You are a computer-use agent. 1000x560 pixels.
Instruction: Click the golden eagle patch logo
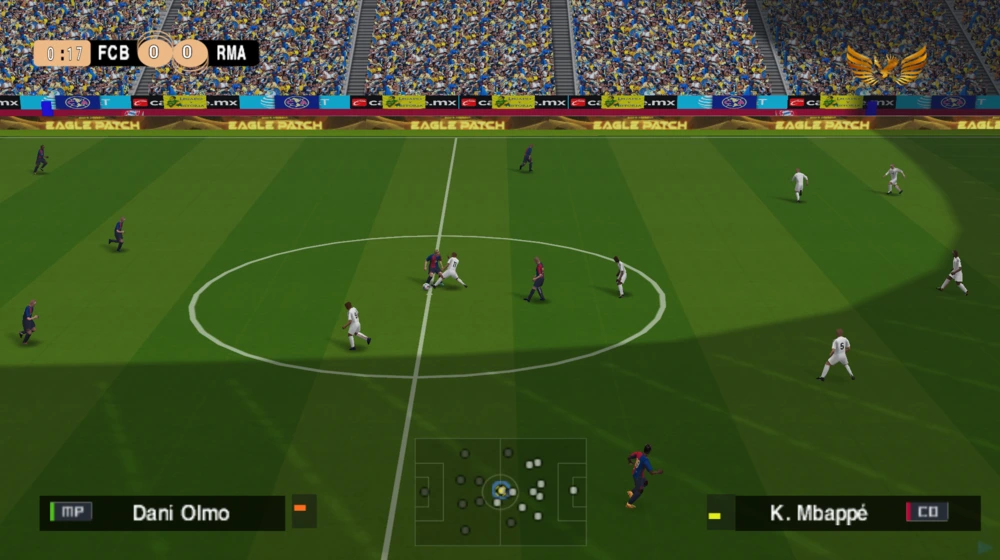[x=886, y=66]
